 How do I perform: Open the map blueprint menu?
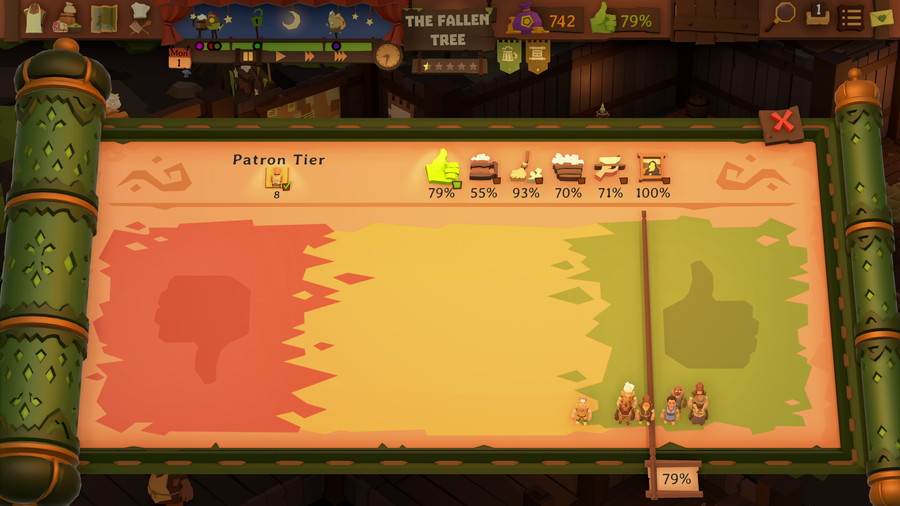[x=103, y=17]
